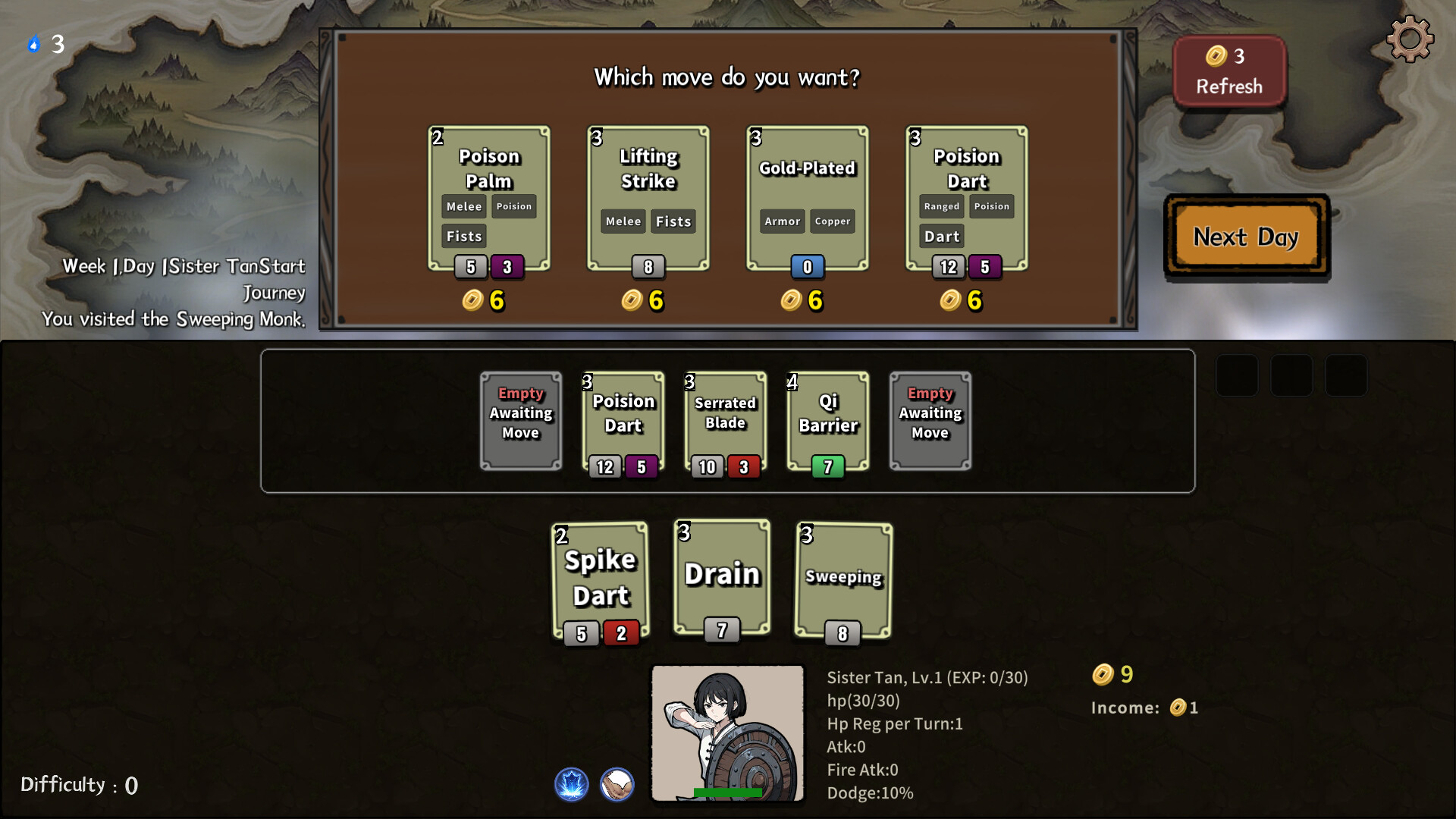The width and height of the screenshot is (1456, 819).
Task: Choose the Lifting Strike shop card
Action: tap(648, 198)
